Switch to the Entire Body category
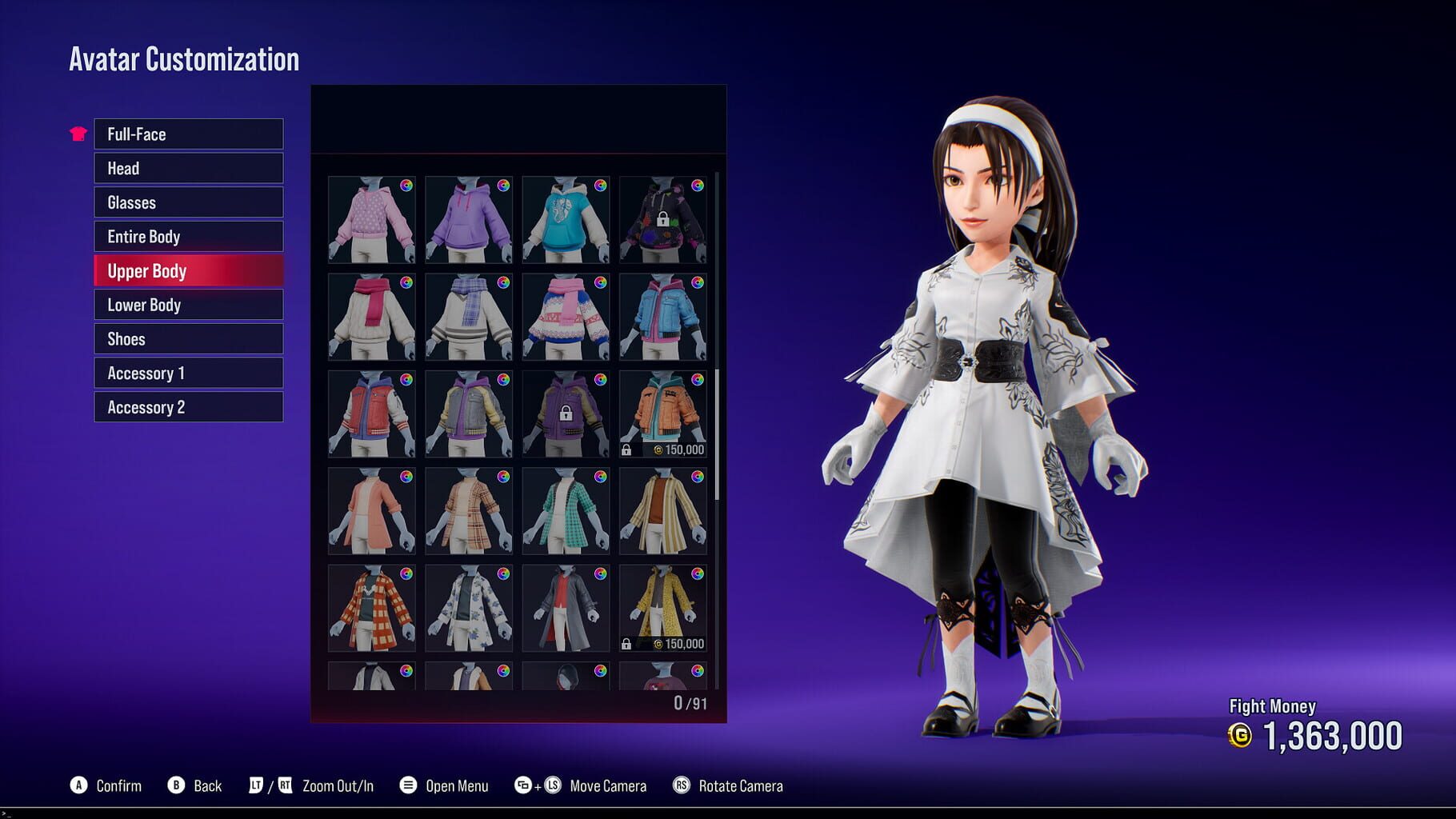1456x819 pixels. [x=188, y=236]
